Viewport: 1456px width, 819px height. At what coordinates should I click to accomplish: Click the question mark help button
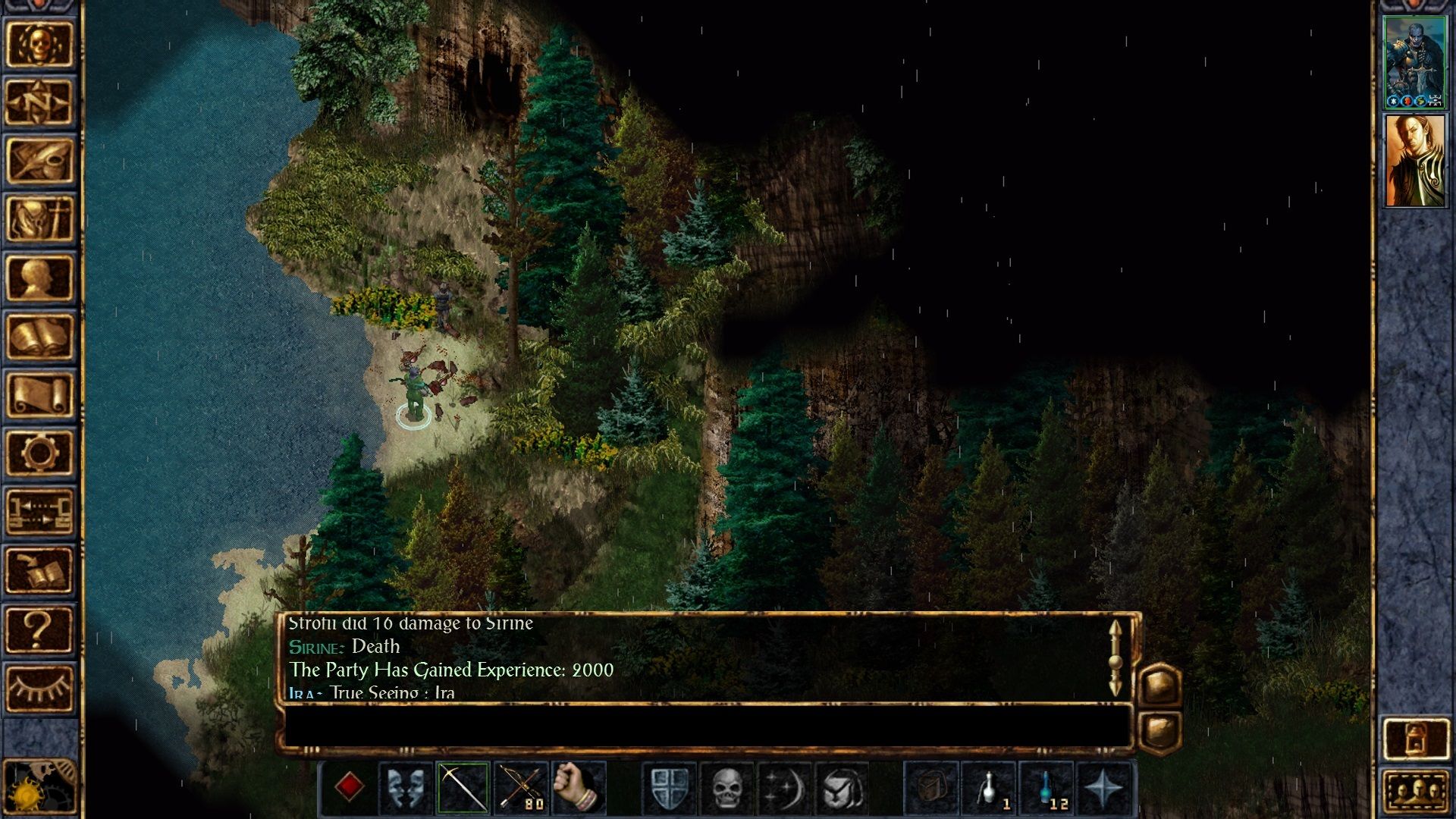click(39, 629)
